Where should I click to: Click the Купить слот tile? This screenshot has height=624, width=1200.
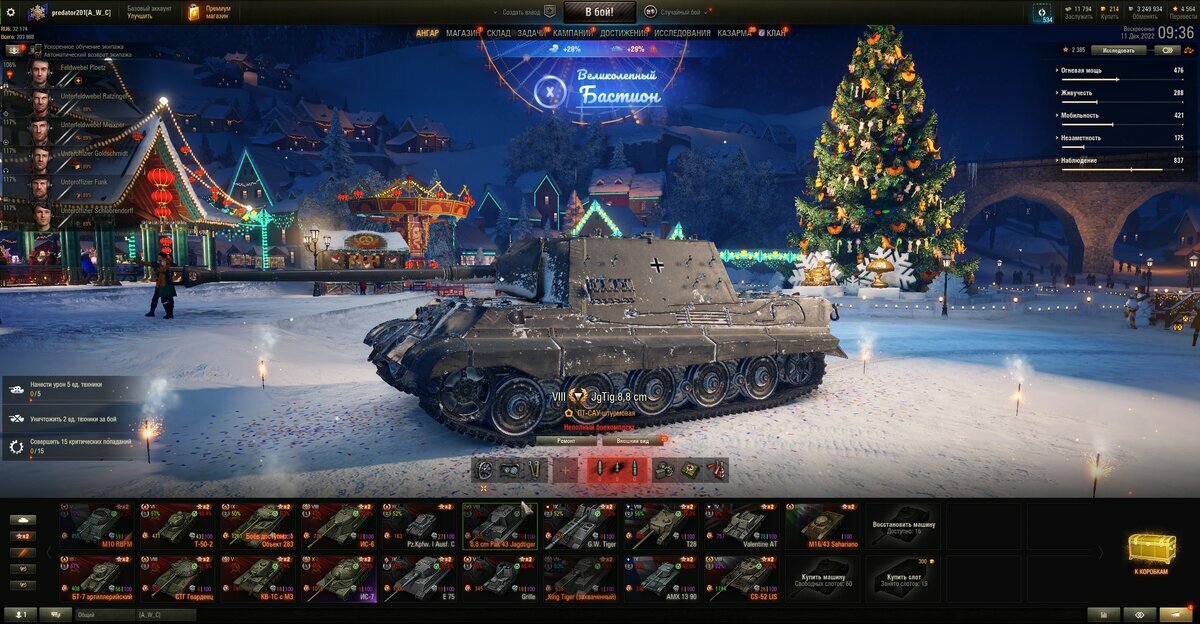(903, 578)
